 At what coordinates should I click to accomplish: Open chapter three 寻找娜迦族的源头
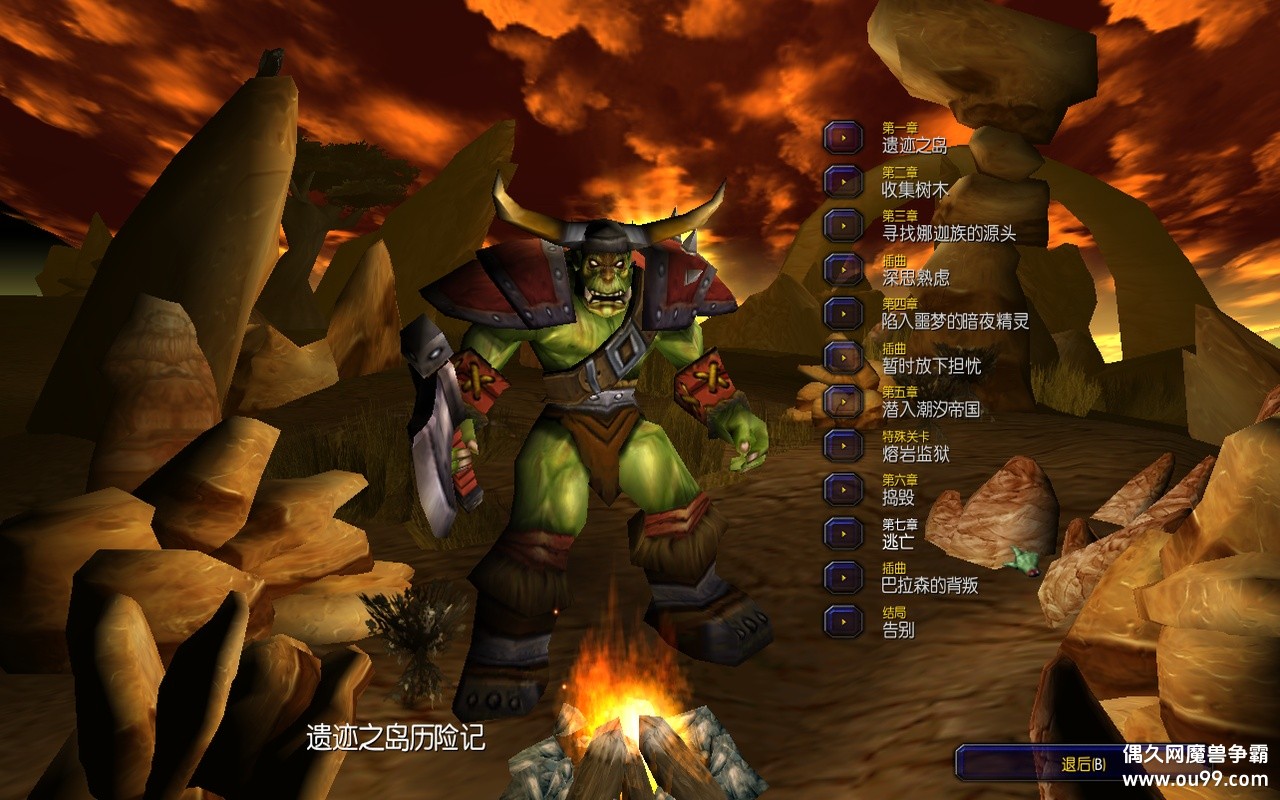click(843, 225)
